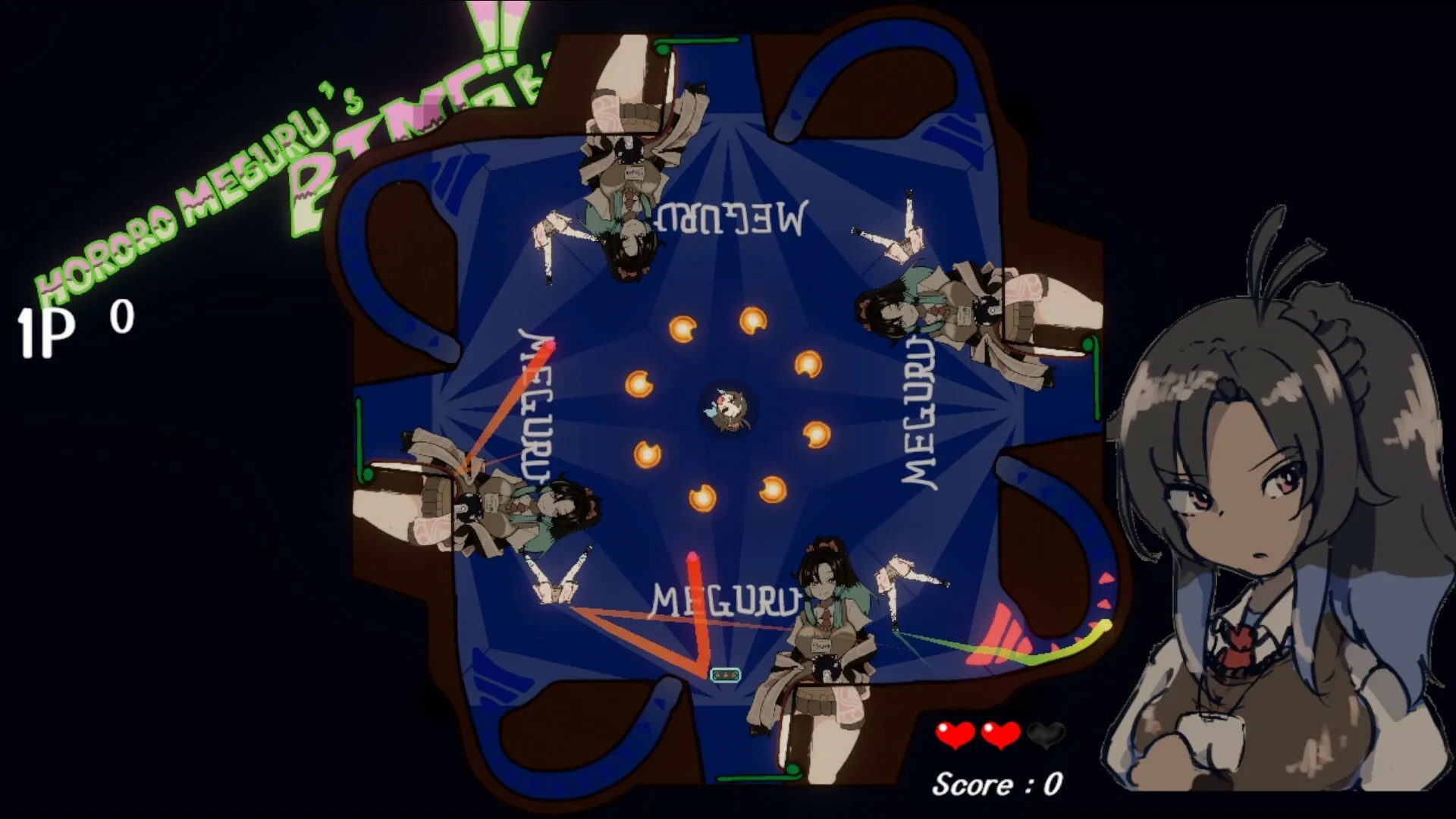The width and height of the screenshot is (1456, 819).
Task: Click the vertical 'MEGURU' label on the right
Action: click(920, 409)
